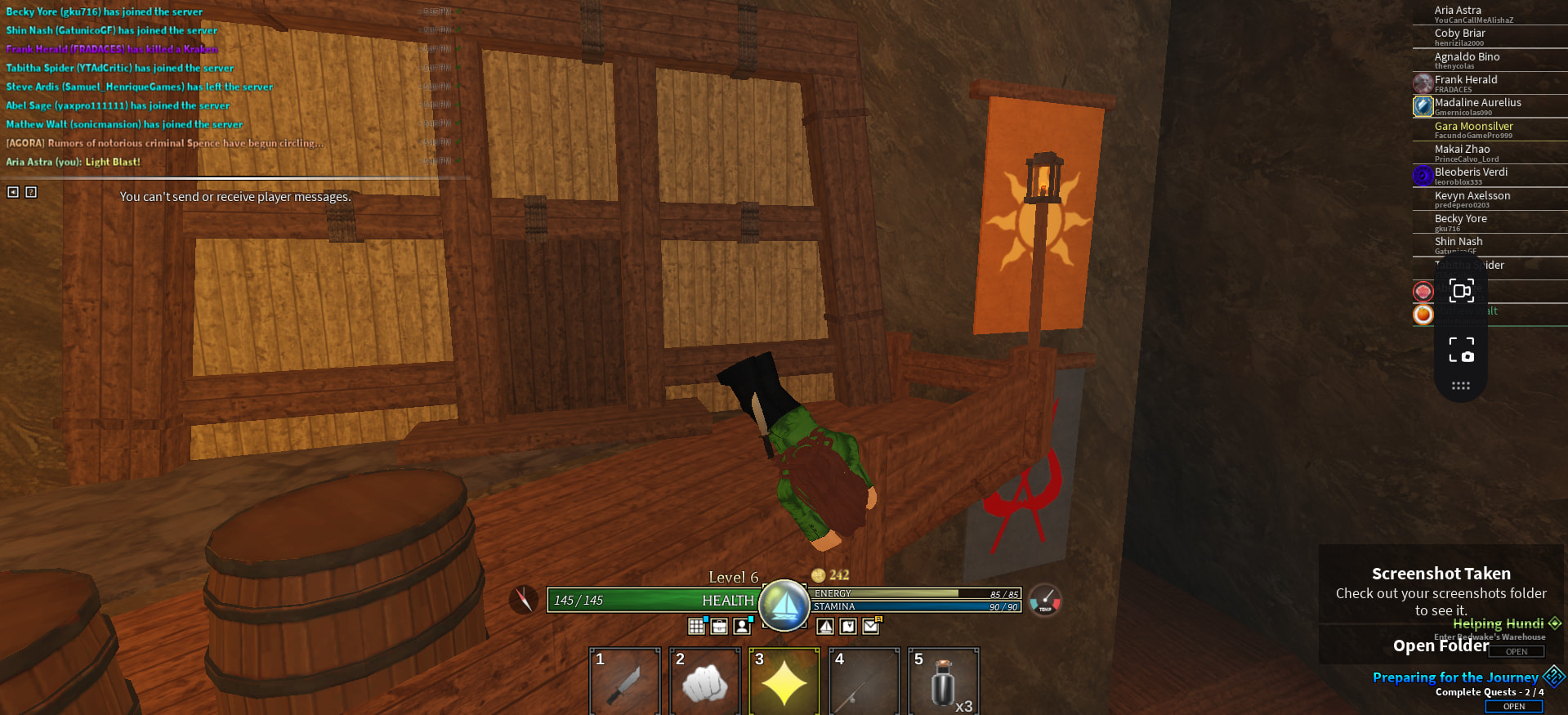This screenshot has width=1568, height=715.
Task: Click the screen record capture button
Action: 1461,291
